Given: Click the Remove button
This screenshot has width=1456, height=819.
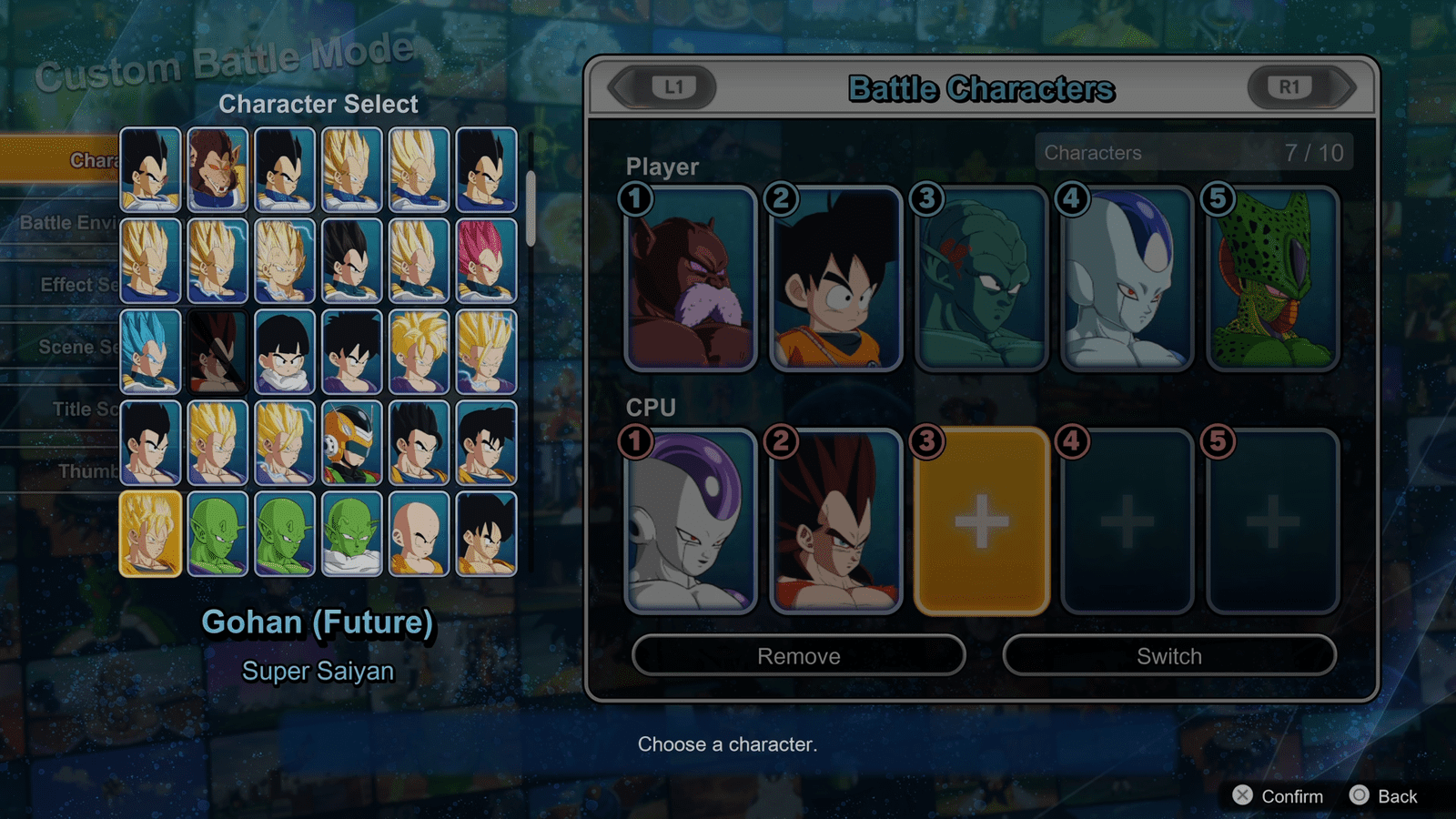Looking at the screenshot, I should point(798,656).
